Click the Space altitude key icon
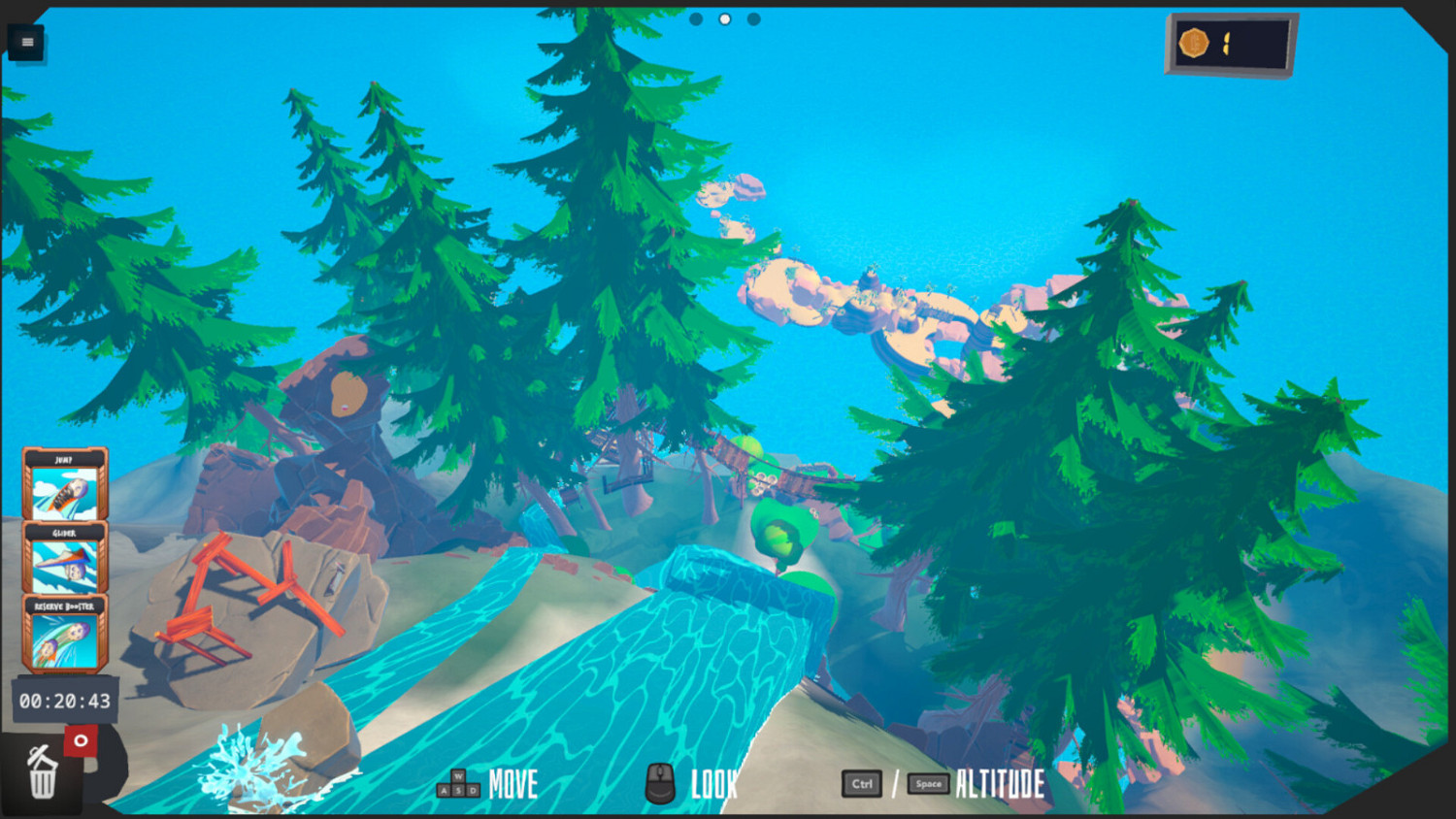1456x819 pixels. click(927, 783)
